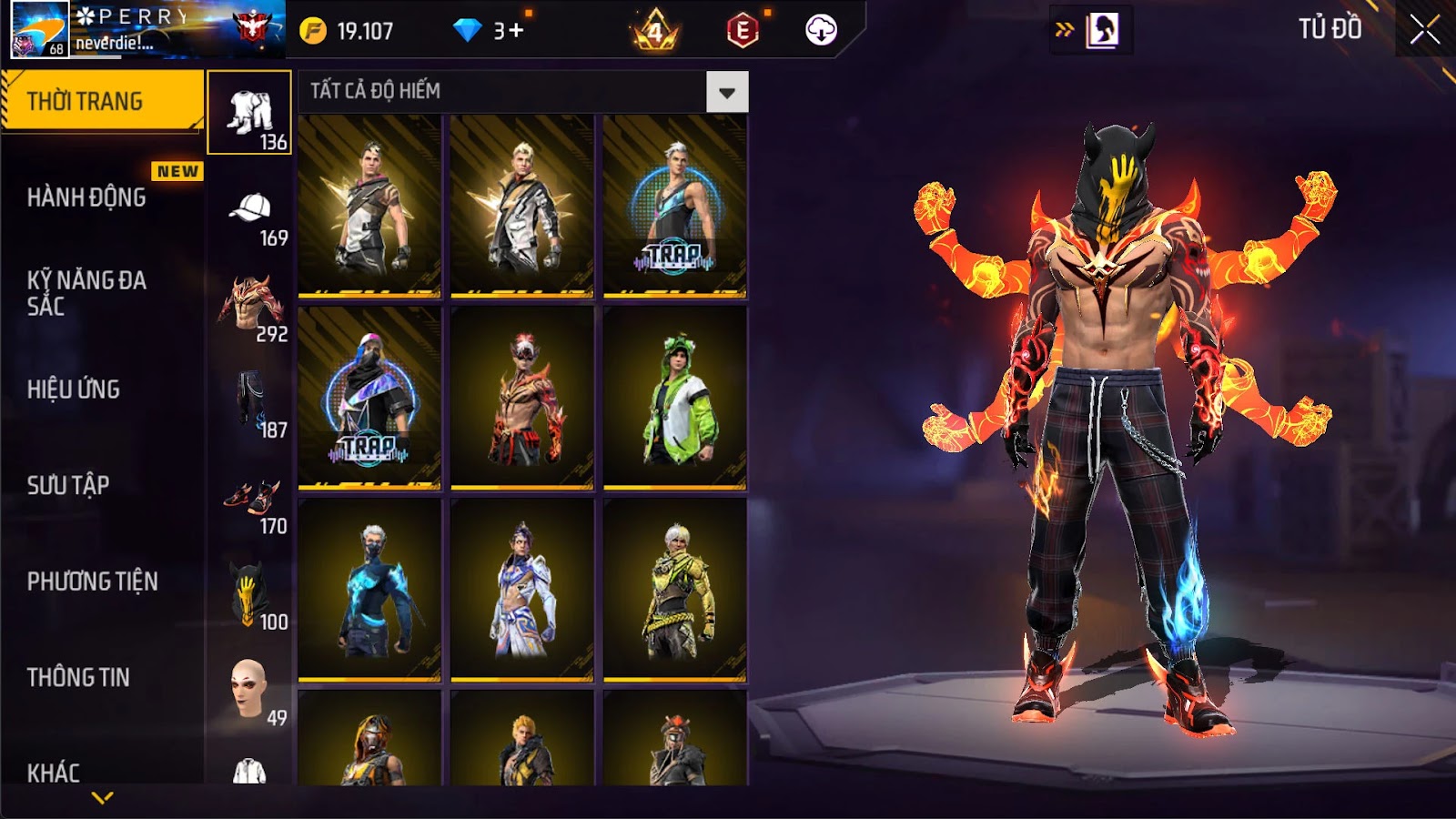Show the THÔNG TIN tab
Screen dimensions: 1456x819
[78, 677]
